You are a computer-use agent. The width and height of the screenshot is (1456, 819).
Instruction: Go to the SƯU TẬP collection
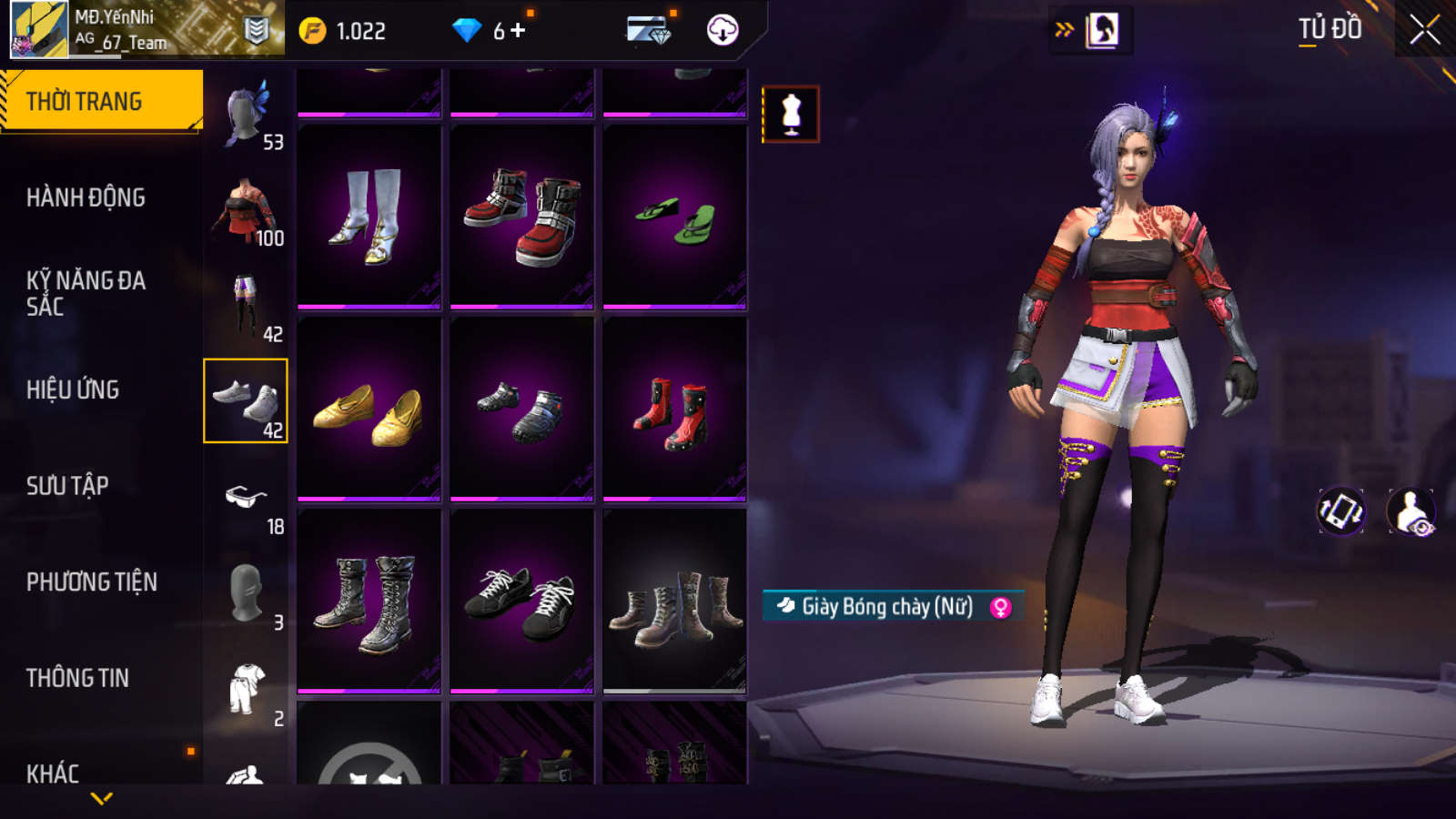[x=67, y=486]
